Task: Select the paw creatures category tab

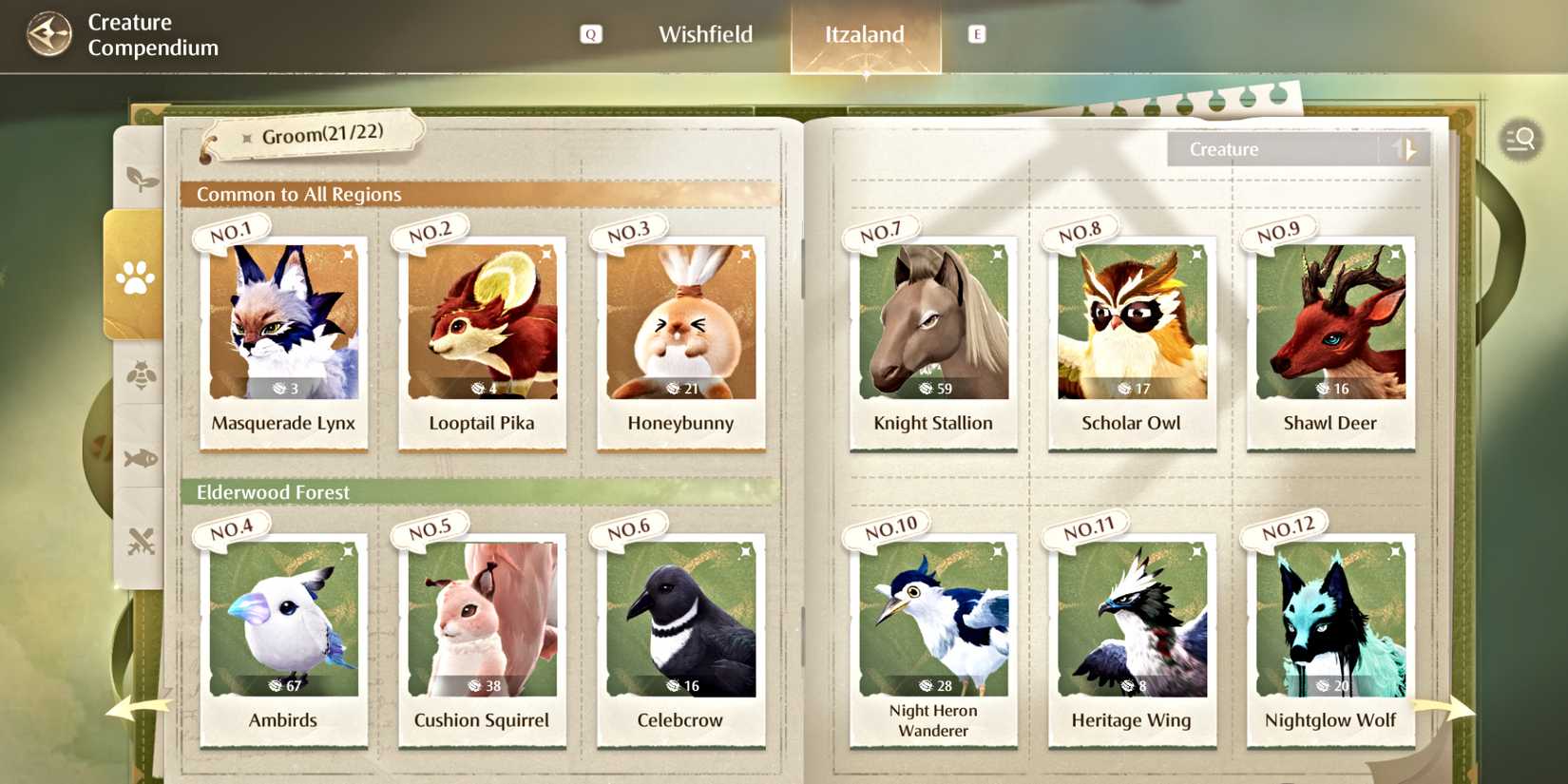Action: point(137,279)
